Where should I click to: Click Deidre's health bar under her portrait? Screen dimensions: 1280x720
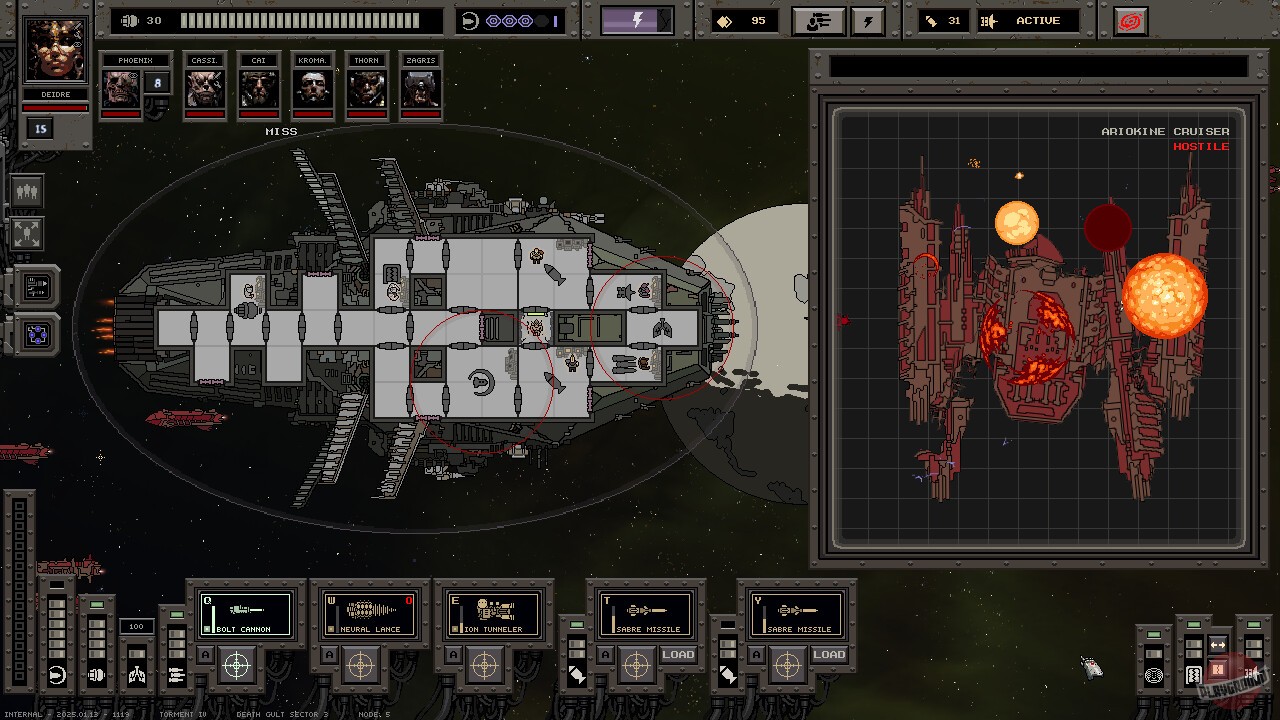click(55, 108)
